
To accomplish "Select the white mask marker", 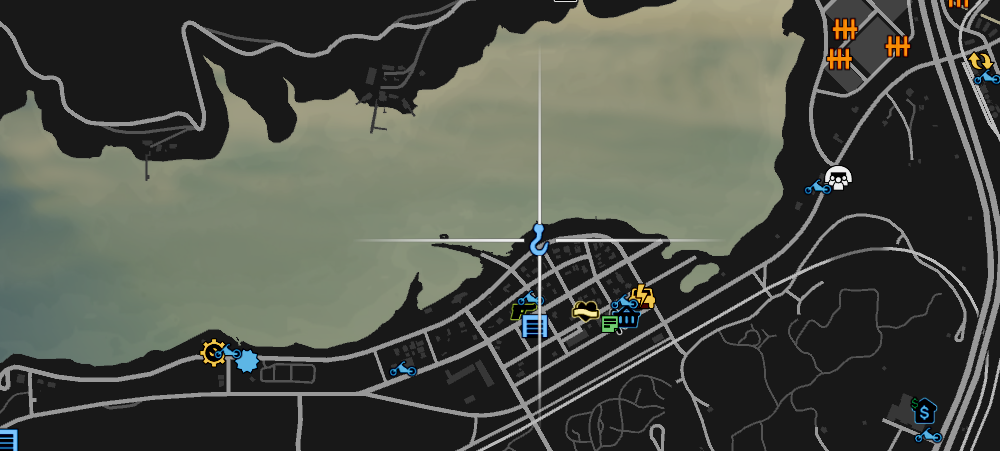I will (838, 178).
